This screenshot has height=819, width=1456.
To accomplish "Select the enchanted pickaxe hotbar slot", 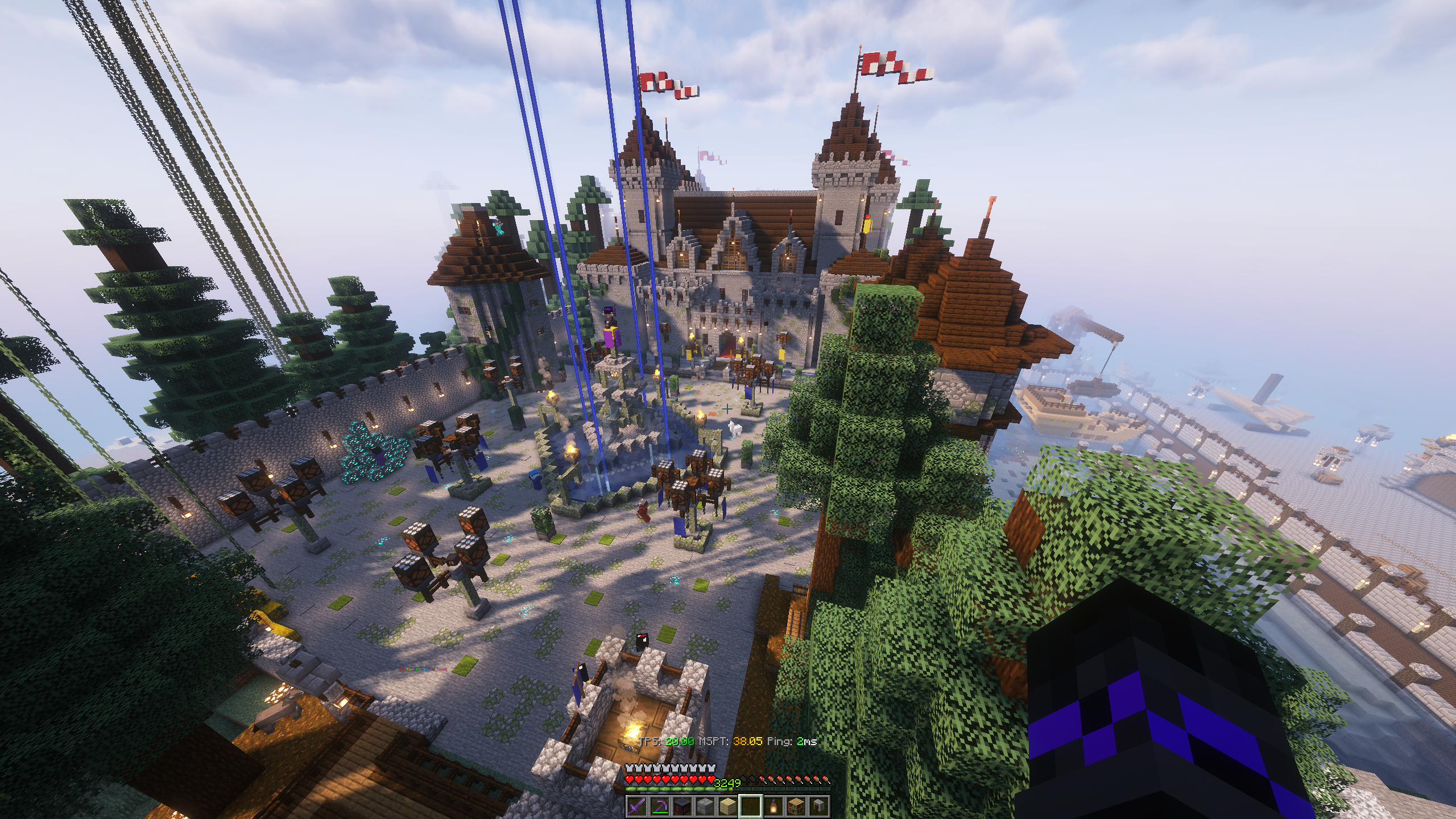I will pyautogui.click(x=660, y=806).
